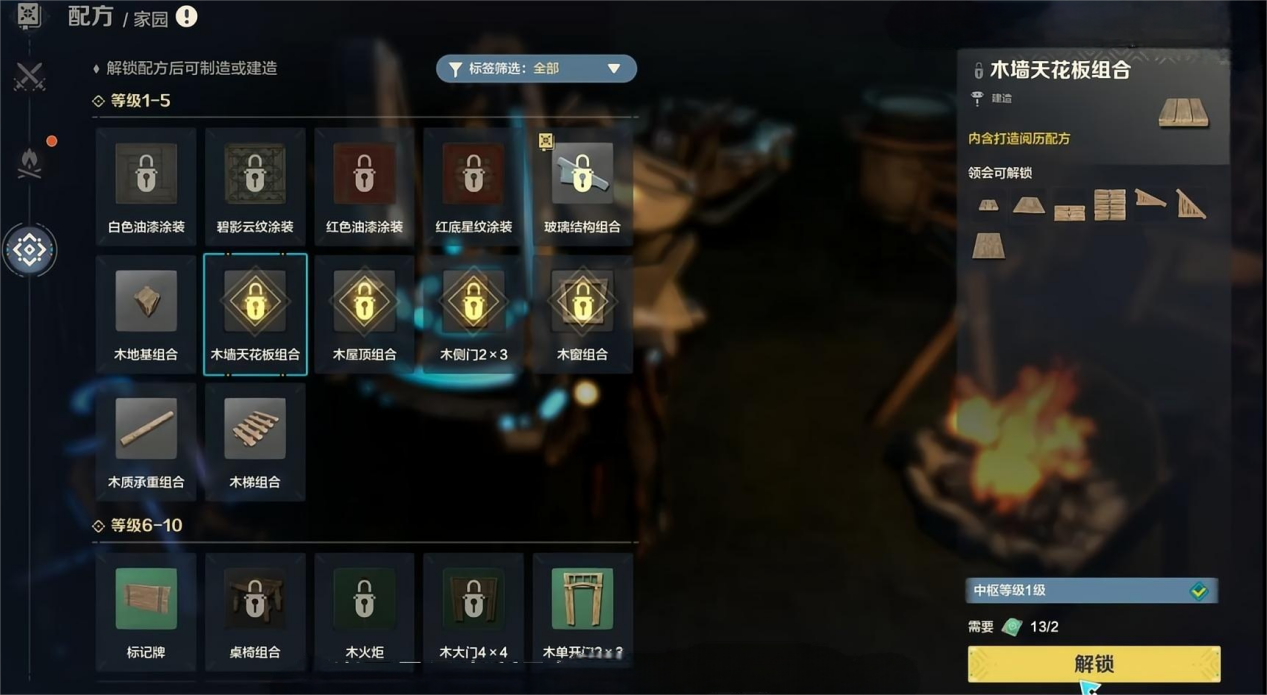
Task: Choose the 红色油漆涂装 recipe
Action: 364,185
